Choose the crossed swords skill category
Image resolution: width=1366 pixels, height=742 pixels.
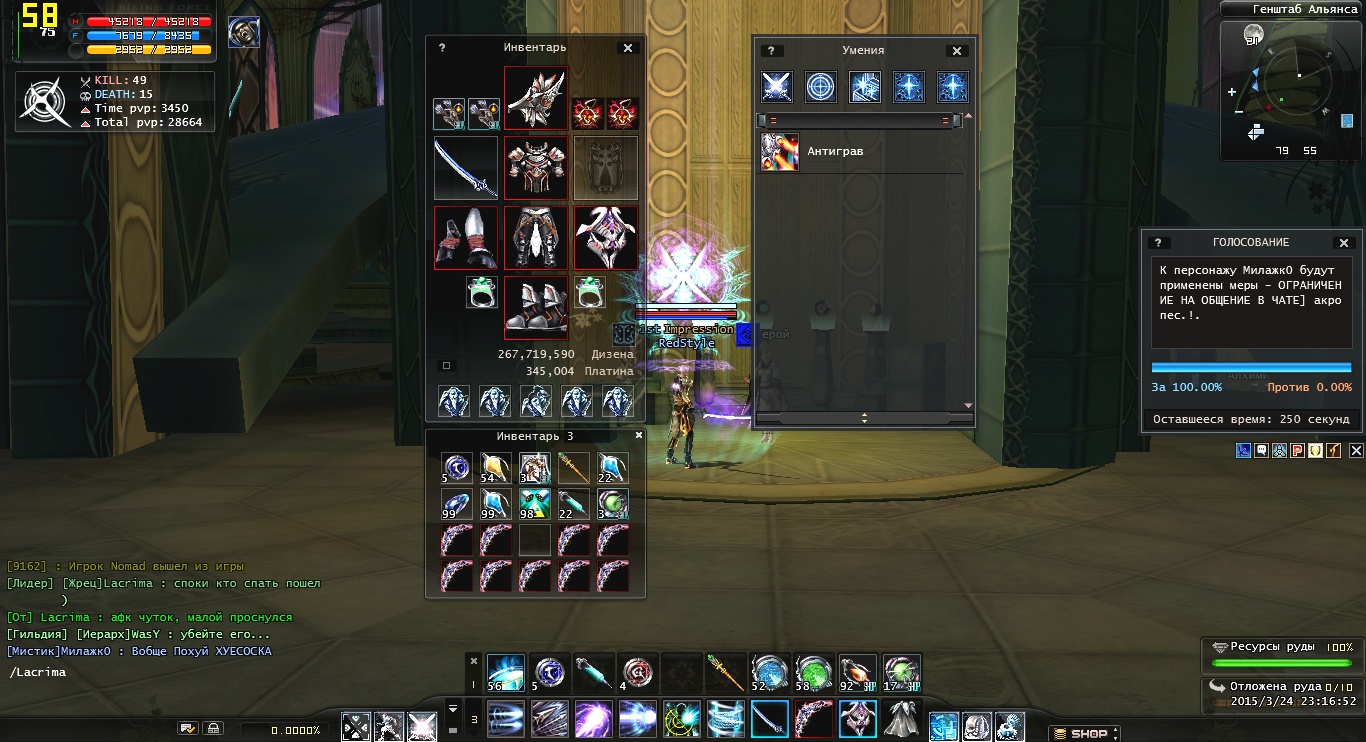coord(777,87)
